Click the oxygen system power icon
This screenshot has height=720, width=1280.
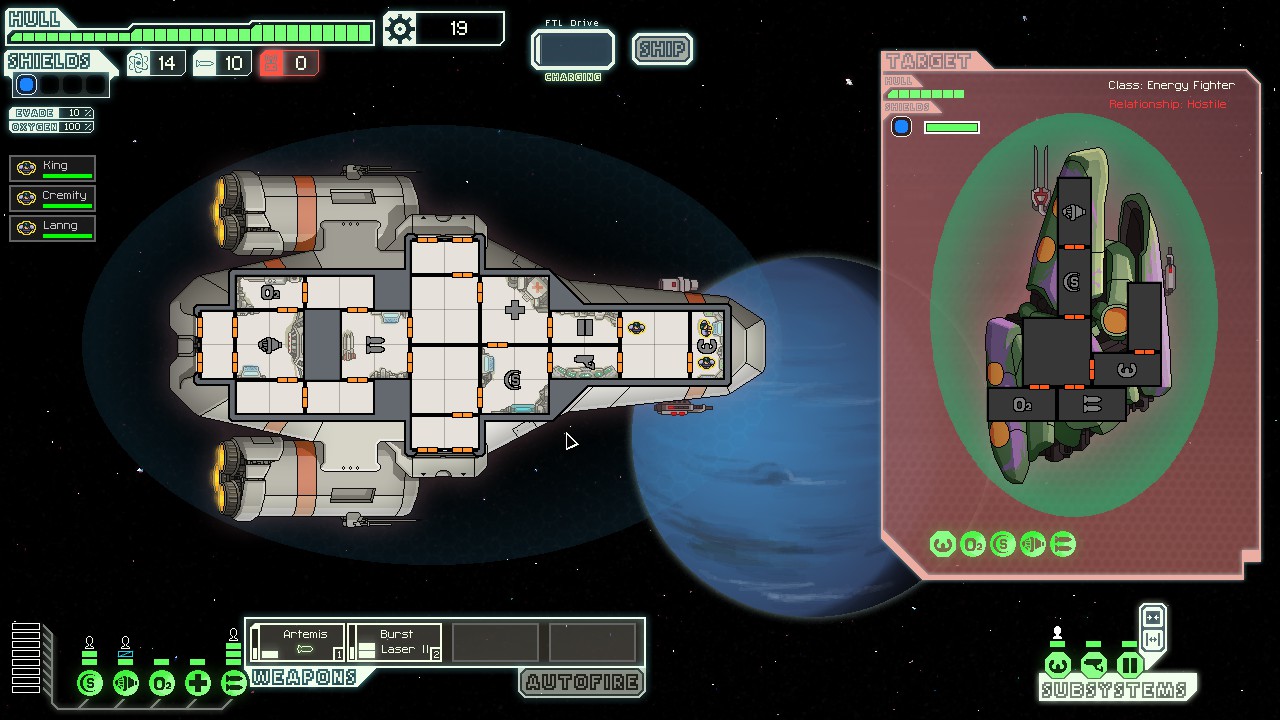[x=162, y=683]
